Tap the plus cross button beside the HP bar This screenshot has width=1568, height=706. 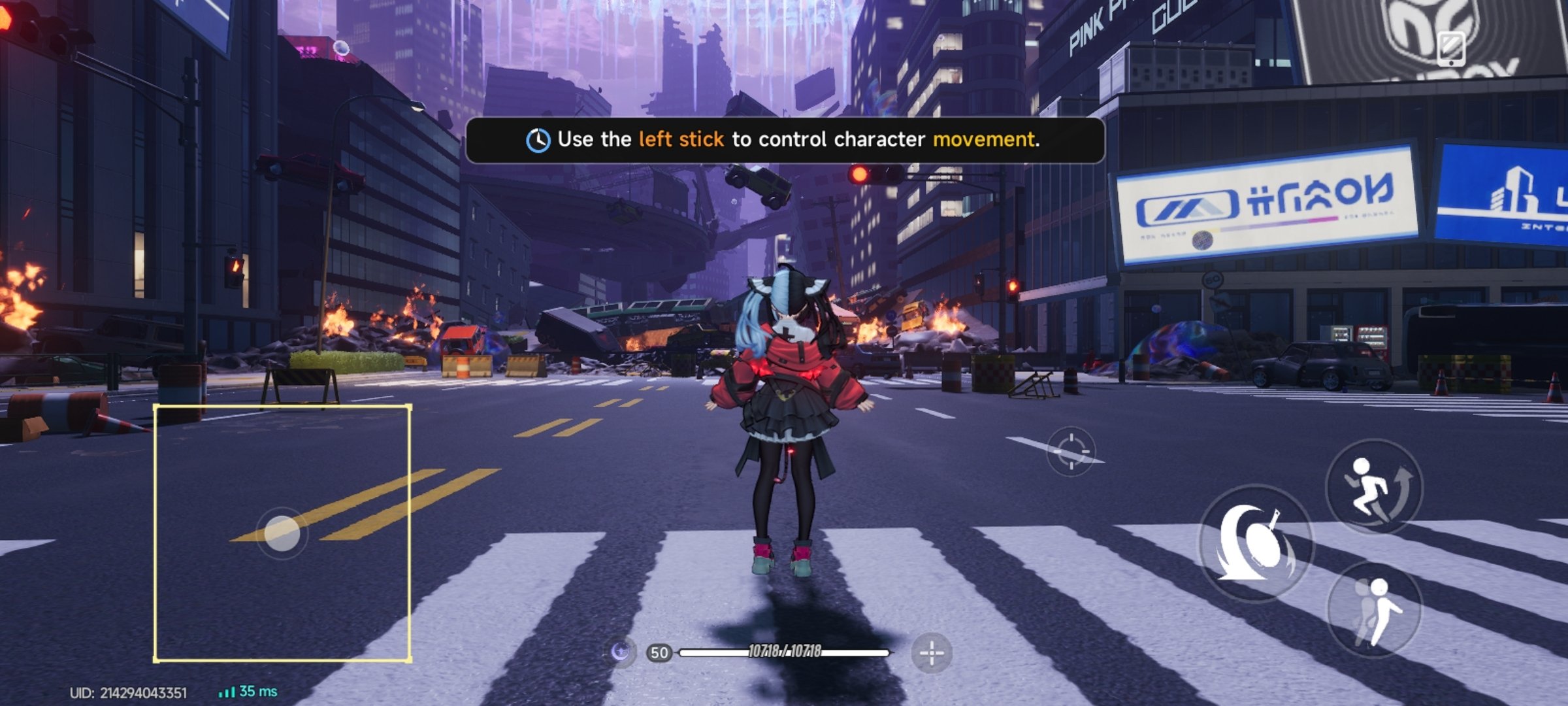[931, 652]
